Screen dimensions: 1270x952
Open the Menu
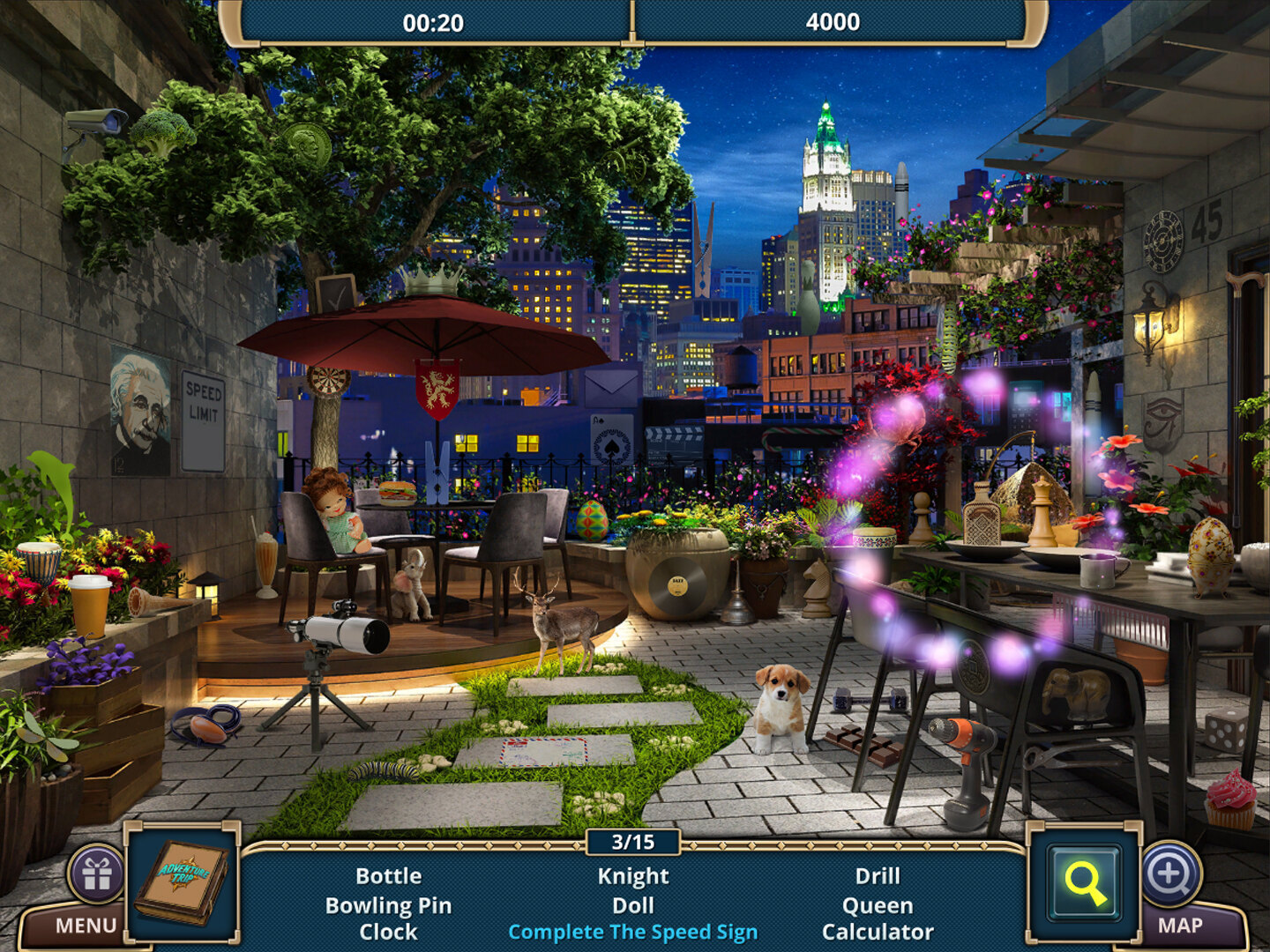click(x=86, y=923)
